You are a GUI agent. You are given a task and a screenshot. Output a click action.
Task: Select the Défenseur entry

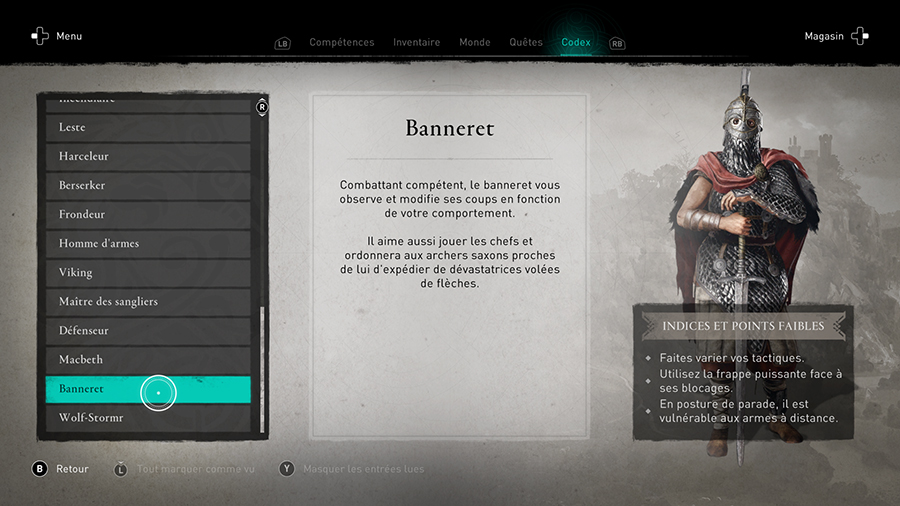[148, 331]
